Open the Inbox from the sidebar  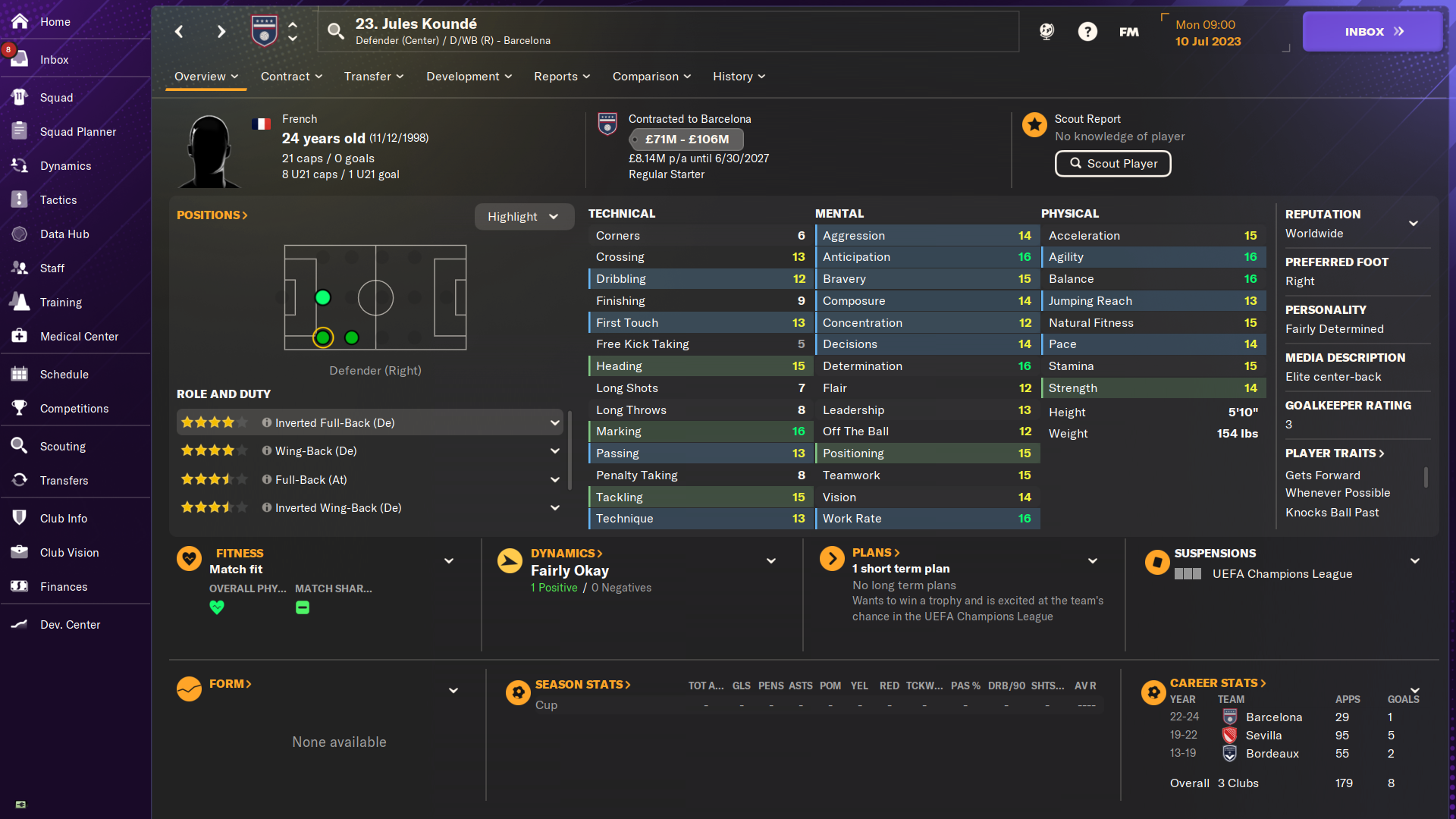[54, 60]
